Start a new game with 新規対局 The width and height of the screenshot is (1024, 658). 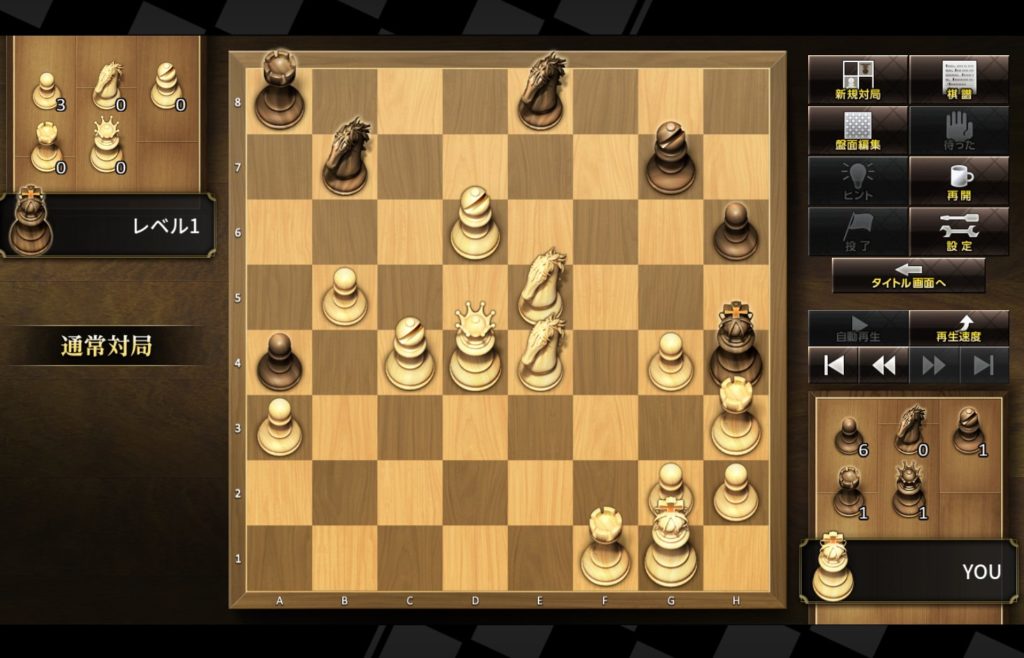[857, 79]
